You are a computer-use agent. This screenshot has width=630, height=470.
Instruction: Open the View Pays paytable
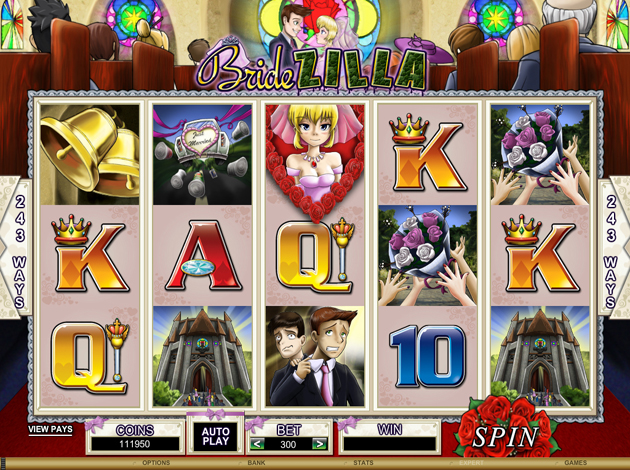pyautogui.click(x=50, y=429)
